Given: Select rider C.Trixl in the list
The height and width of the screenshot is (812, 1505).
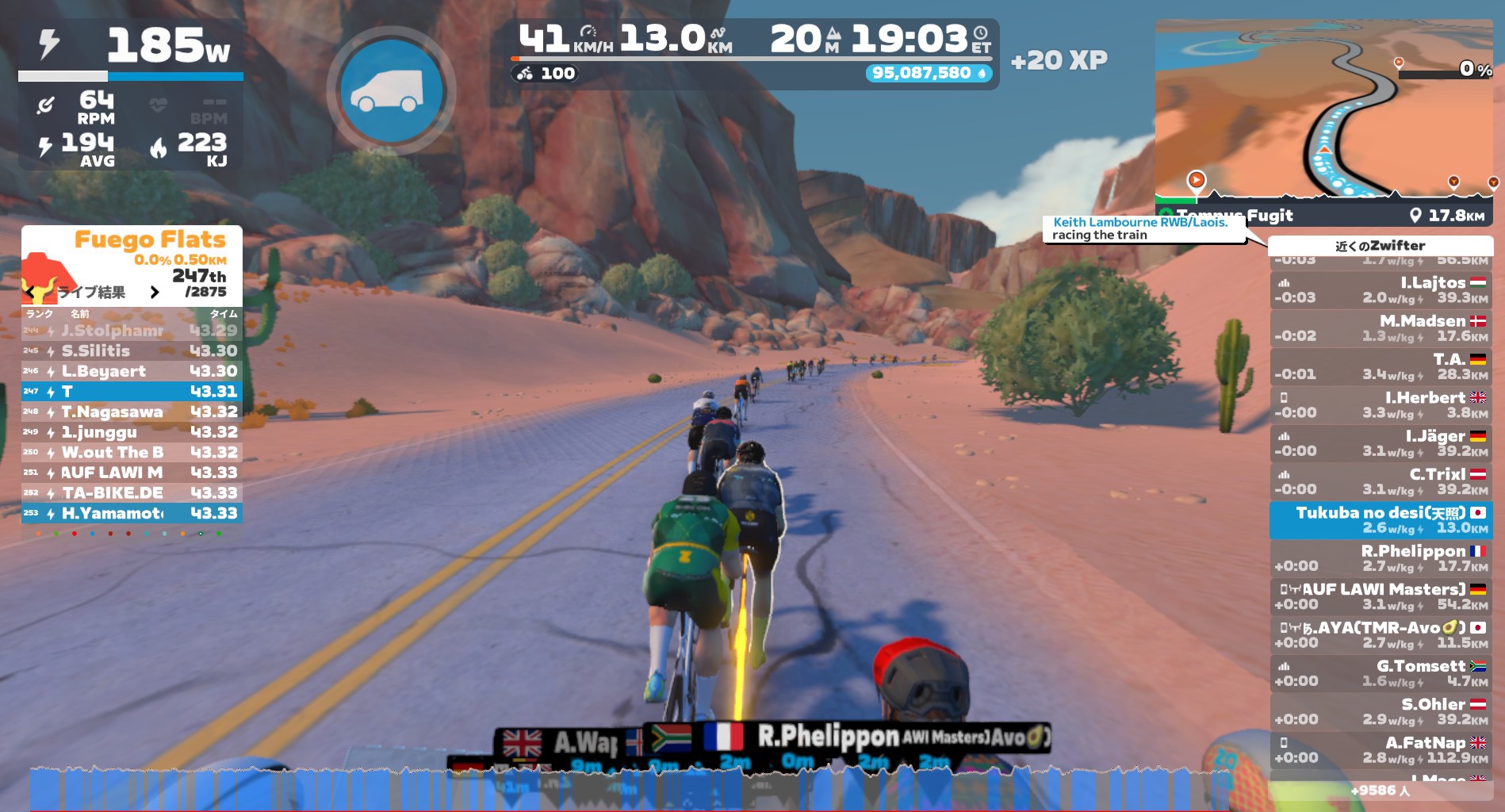Looking at the screenshot, I should [x=1380, y=481].
